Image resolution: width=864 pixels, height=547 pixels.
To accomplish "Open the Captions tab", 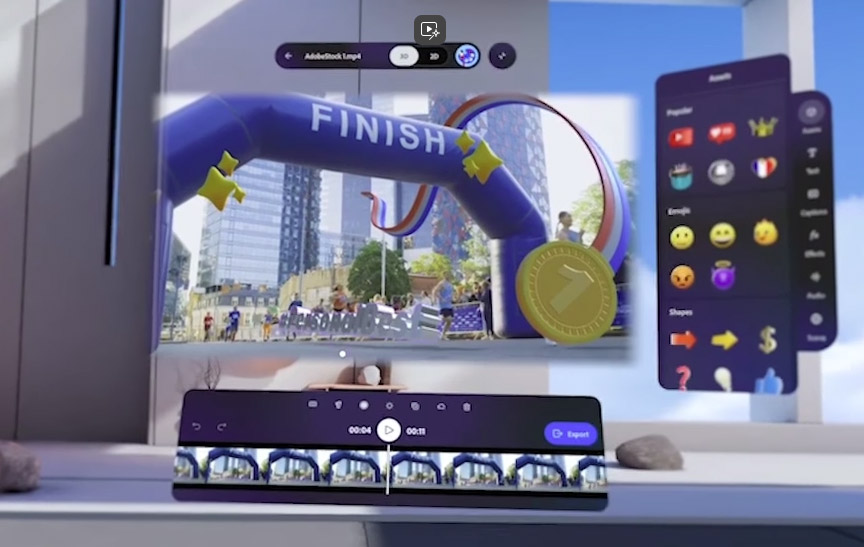I will (813, 197).
